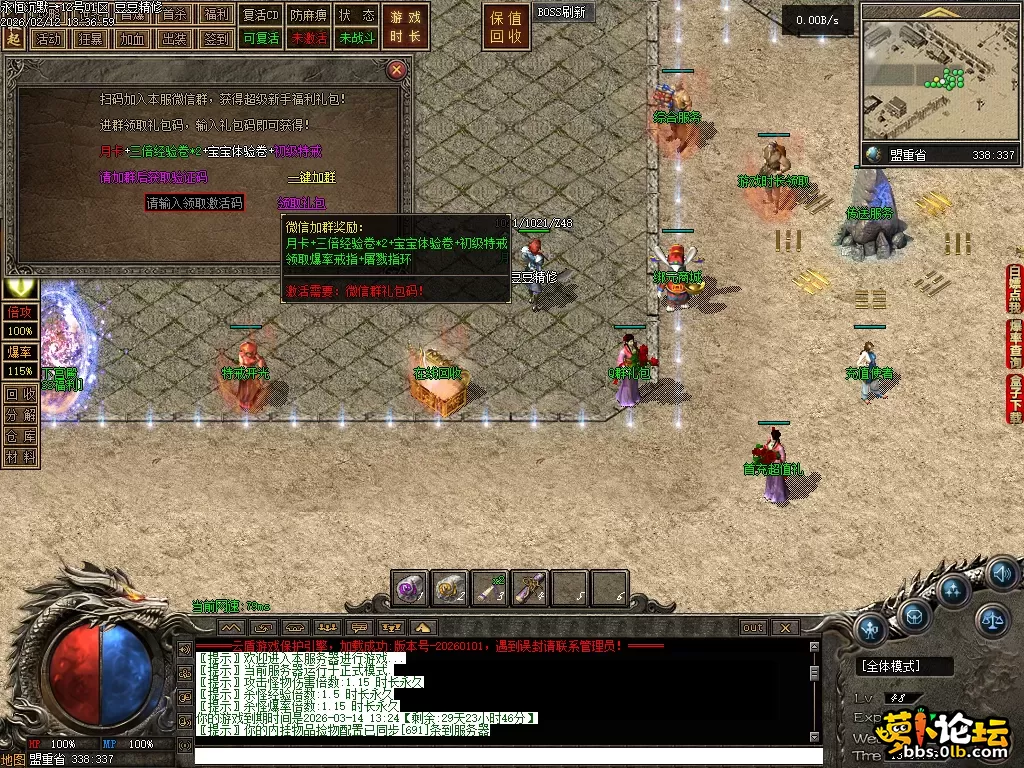Image resolution: width=1024 pixels, height=768 pixels.
Task: Open the 签到 daily sign-in button
Action: [216, 39]
